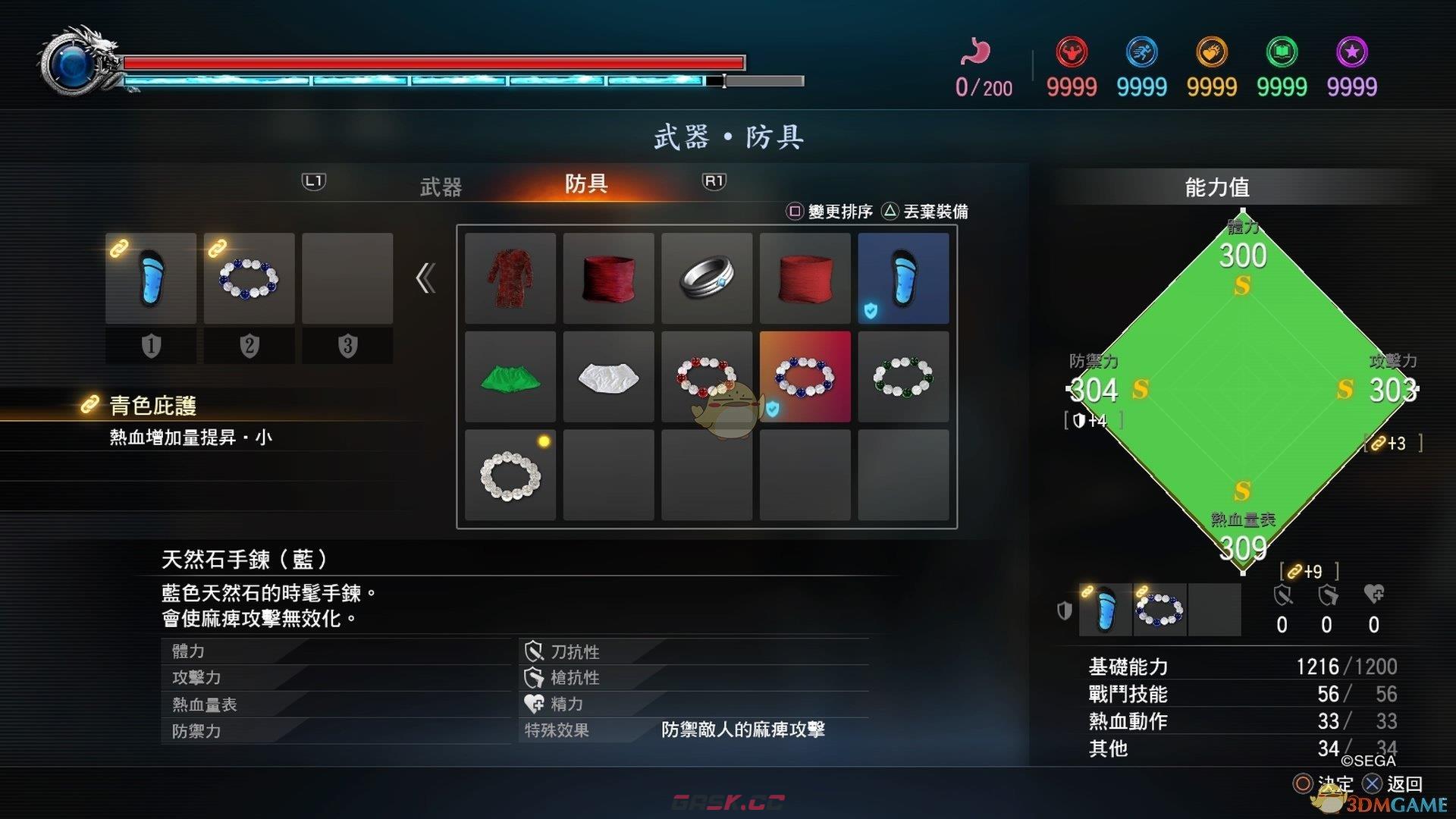Image resolution: width=1456 pixels, height=819 pixels.
Task: Select the orange heart stat icon
Action: pyautogui.click(x=1211, y=52)
